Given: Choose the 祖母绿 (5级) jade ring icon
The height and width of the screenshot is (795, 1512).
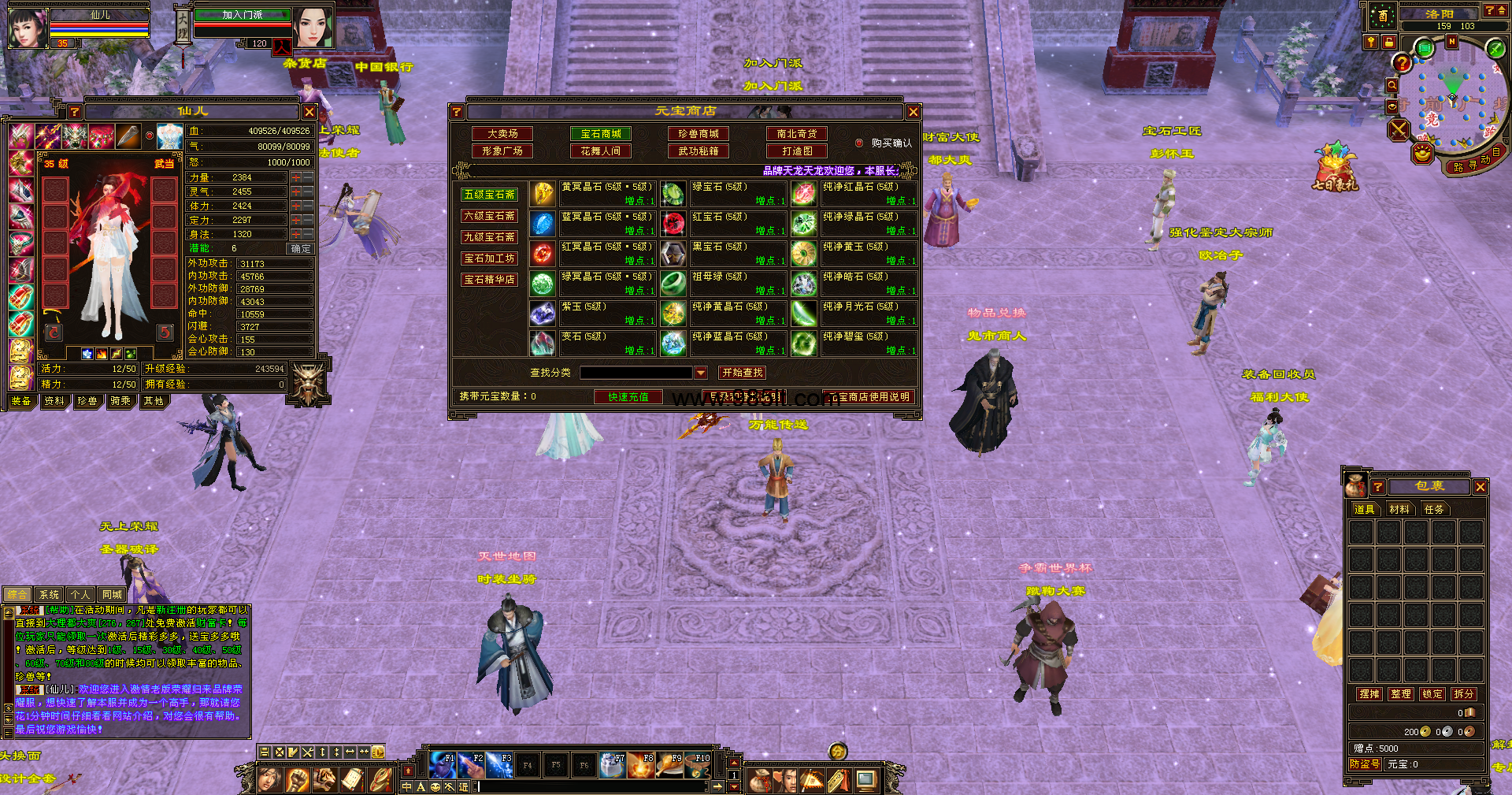Looking at the screenshot, I should (x=673, y=284).
